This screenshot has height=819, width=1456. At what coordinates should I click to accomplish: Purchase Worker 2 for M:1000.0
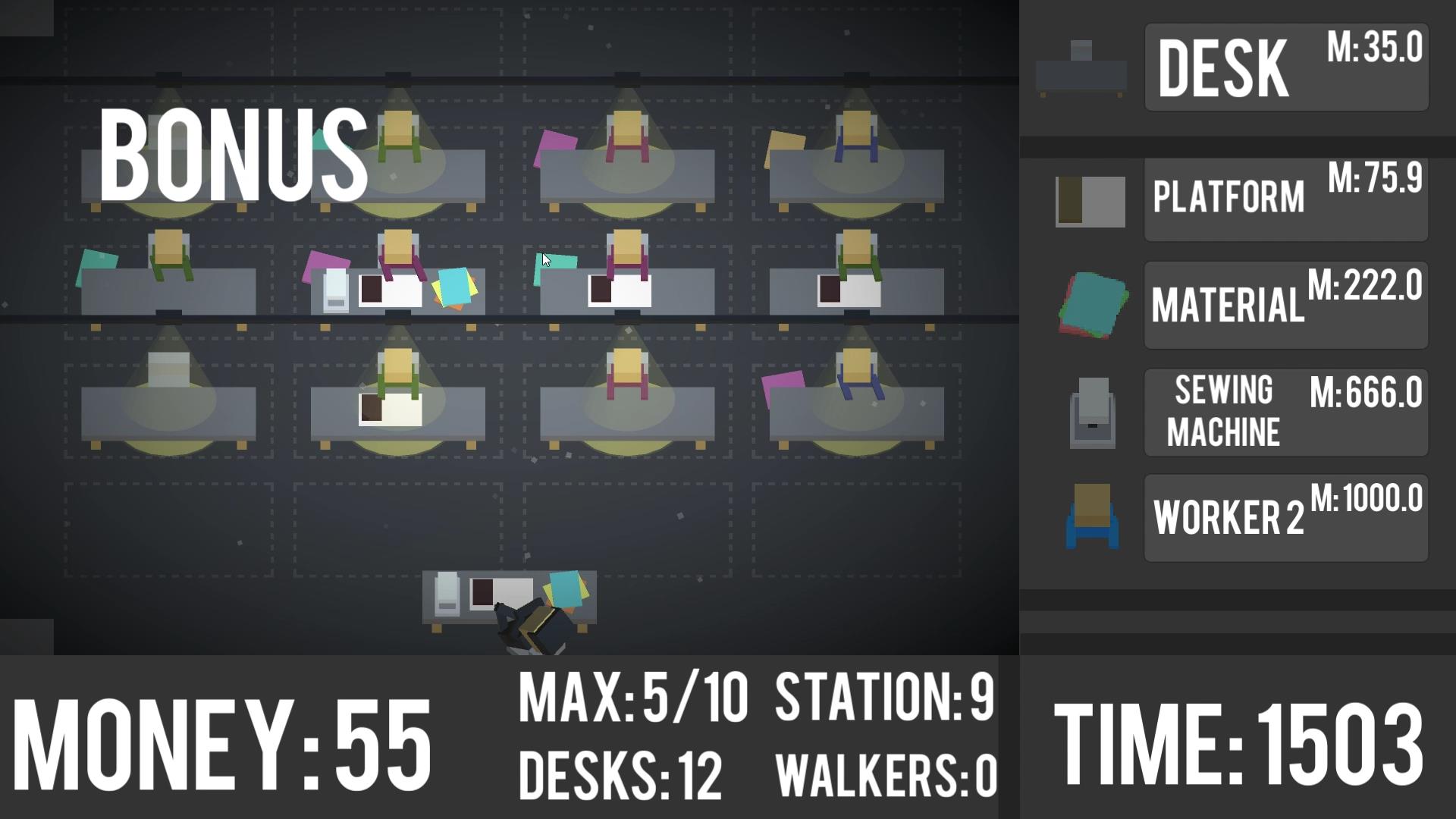click(x=1285, y=516)
